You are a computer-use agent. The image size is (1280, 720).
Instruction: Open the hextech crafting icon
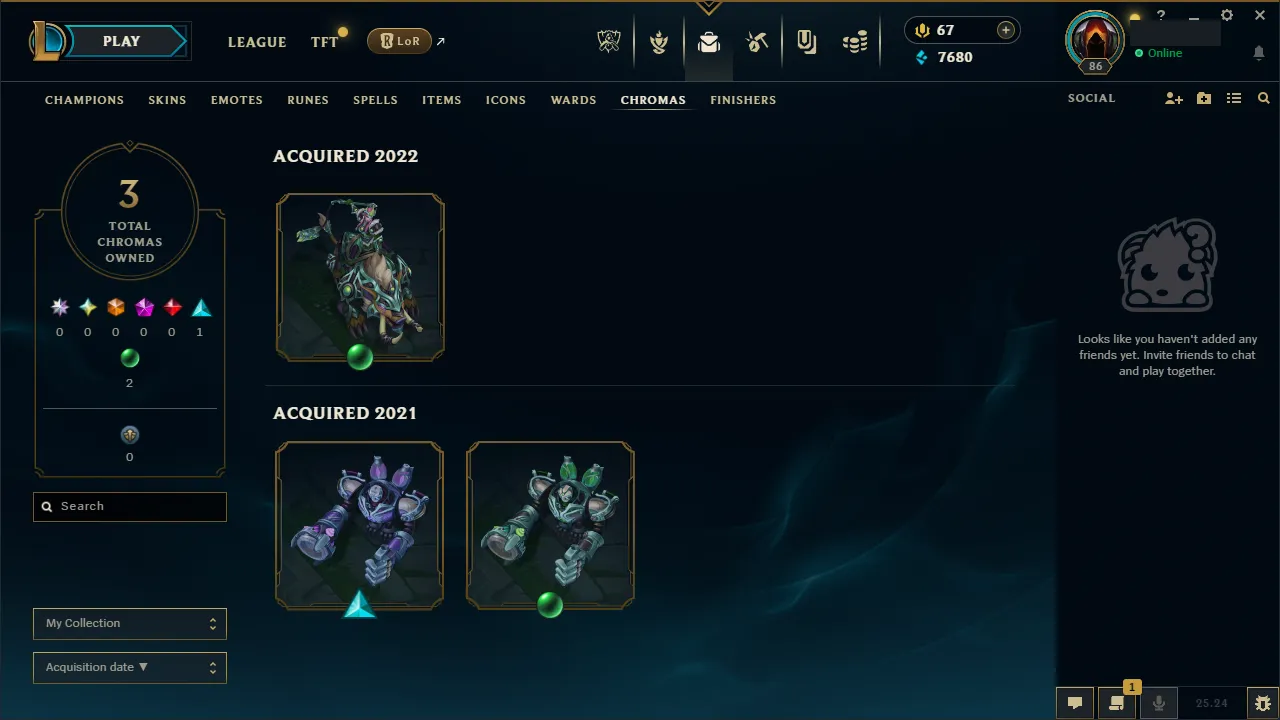(x=757, y=41)
